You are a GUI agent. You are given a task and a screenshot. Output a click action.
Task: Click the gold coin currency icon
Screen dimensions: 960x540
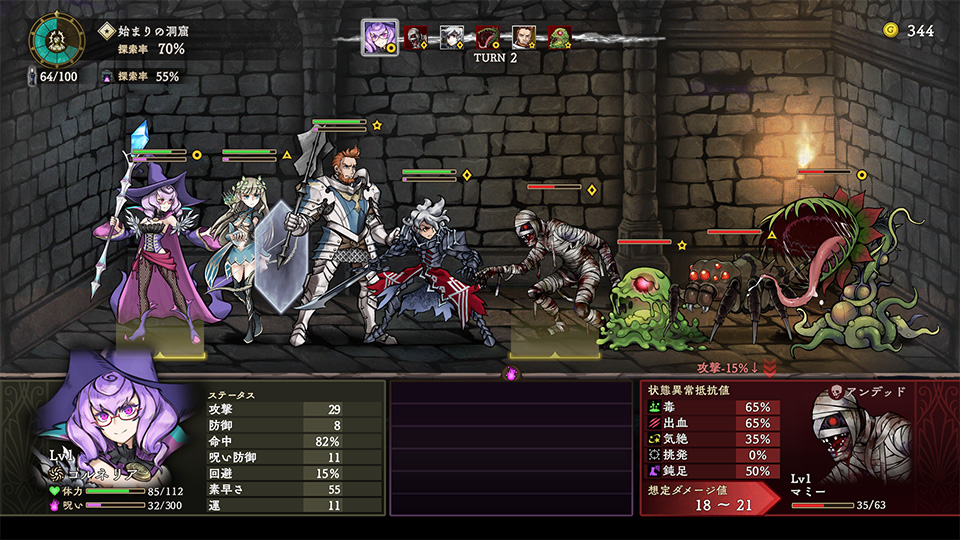[890, 31]
